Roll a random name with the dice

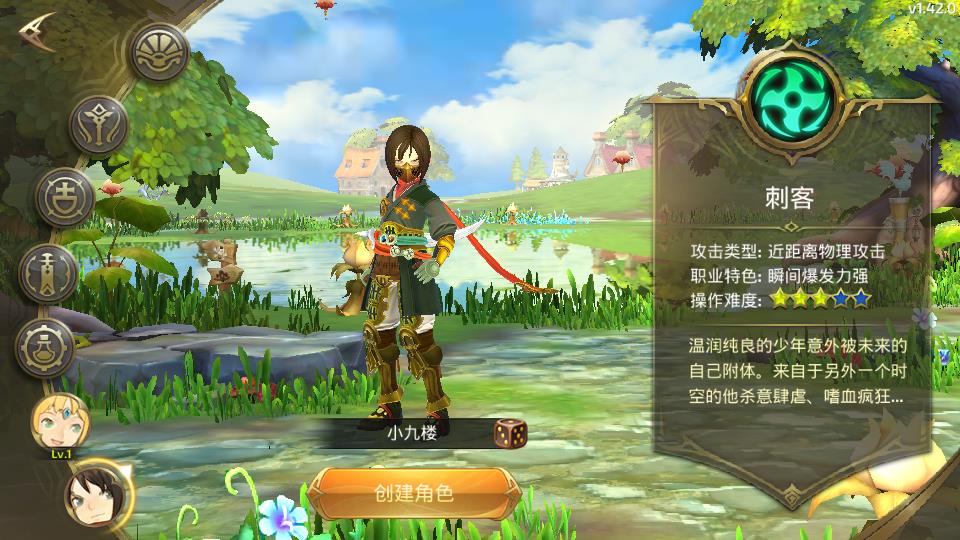click(510, 433)
